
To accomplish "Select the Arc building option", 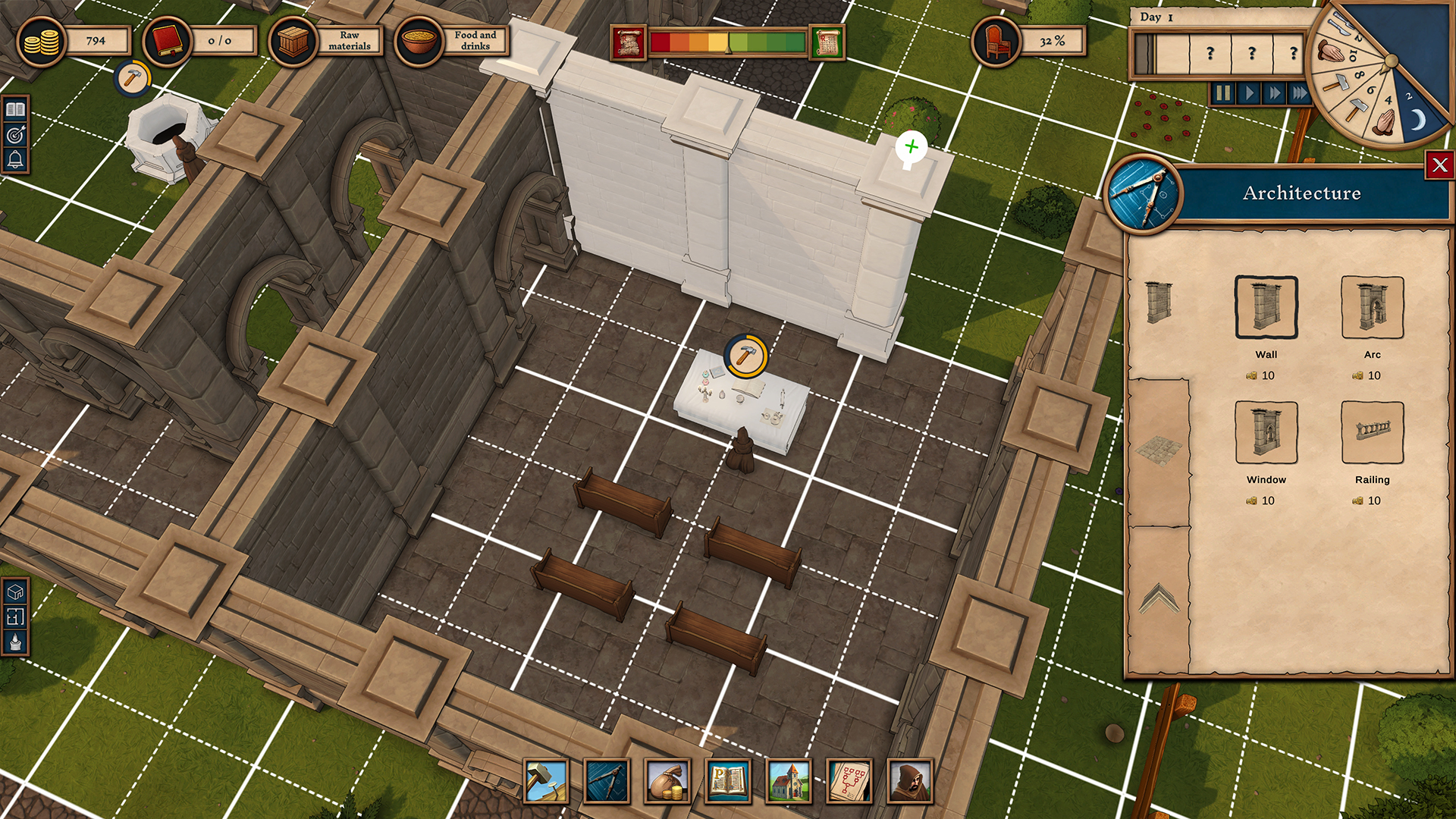I will [1373, 307].
